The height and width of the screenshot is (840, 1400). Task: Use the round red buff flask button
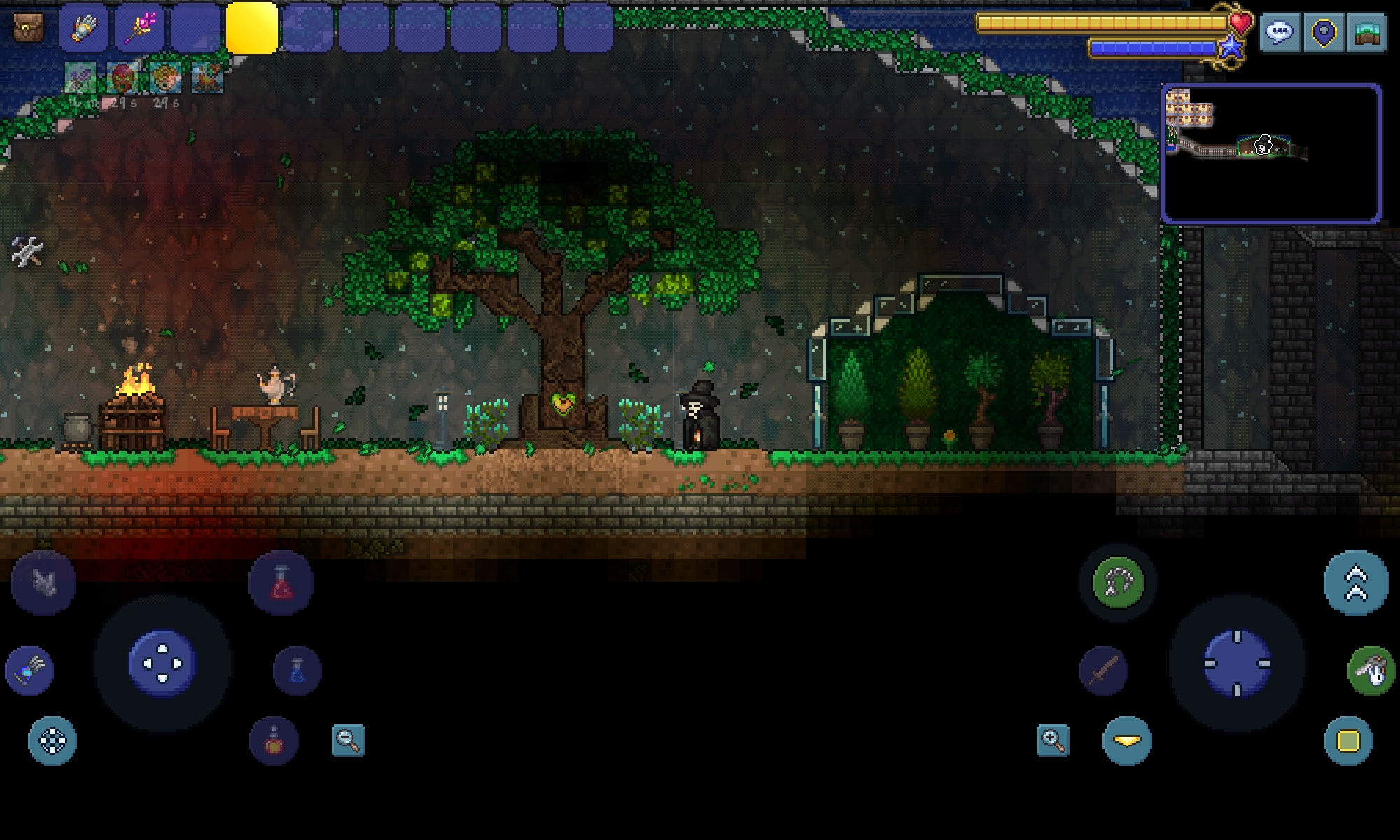click(274, 741)
